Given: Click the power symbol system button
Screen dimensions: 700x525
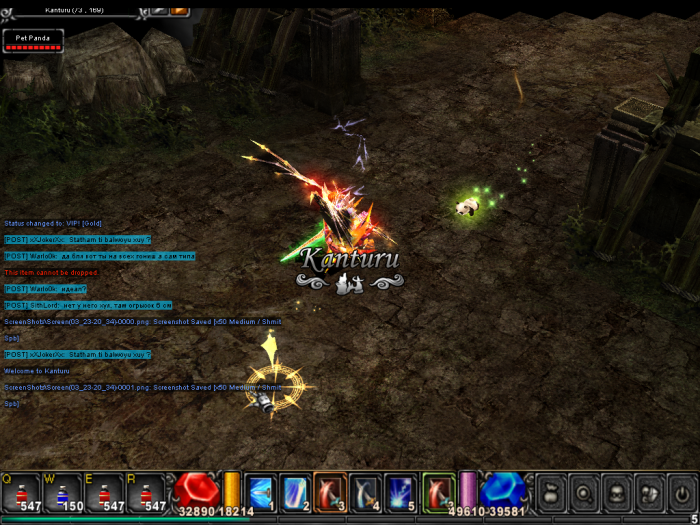Looking at the screenshot, I should (682, 492).
